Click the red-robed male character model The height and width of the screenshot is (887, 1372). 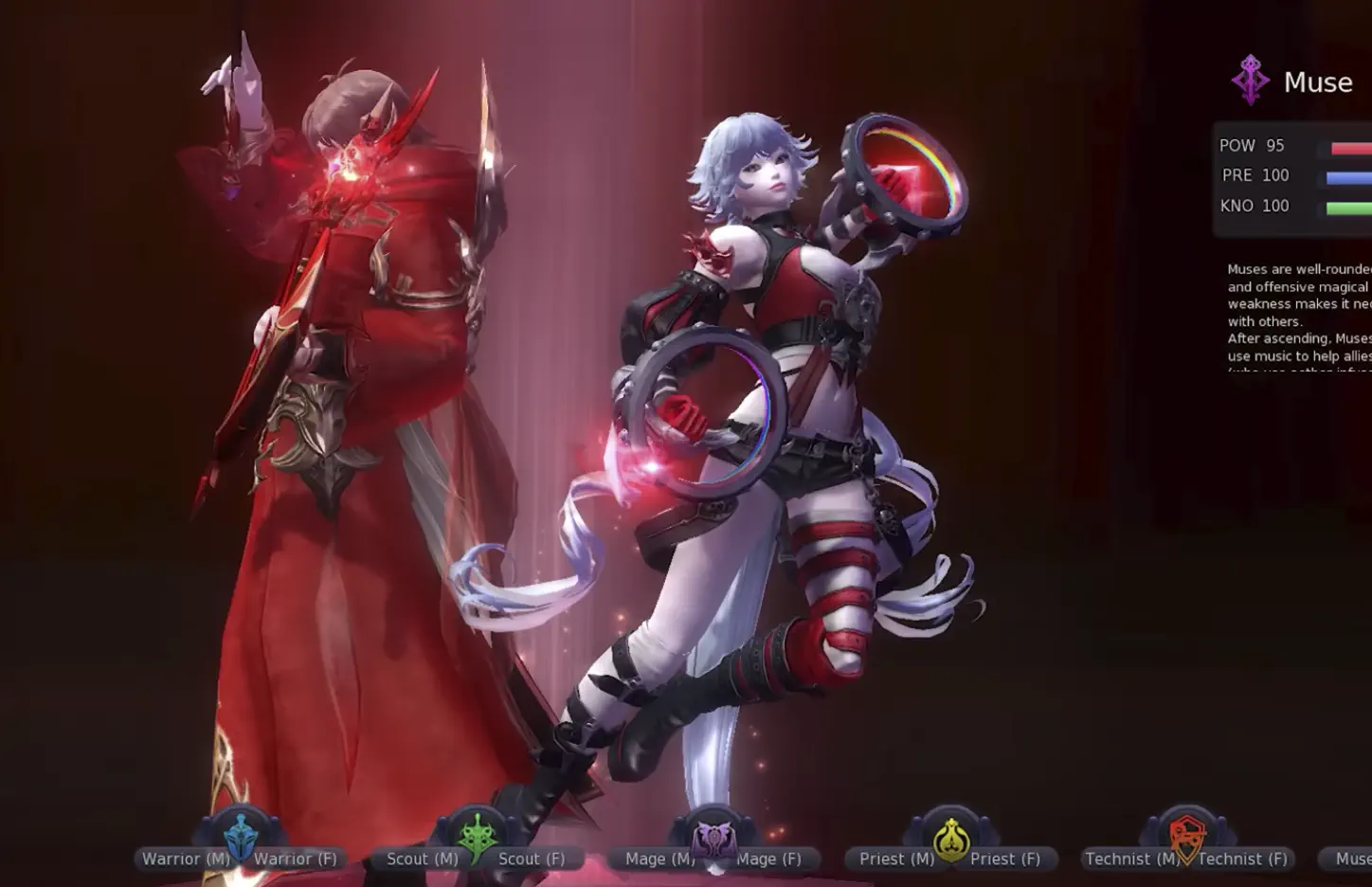341,379
